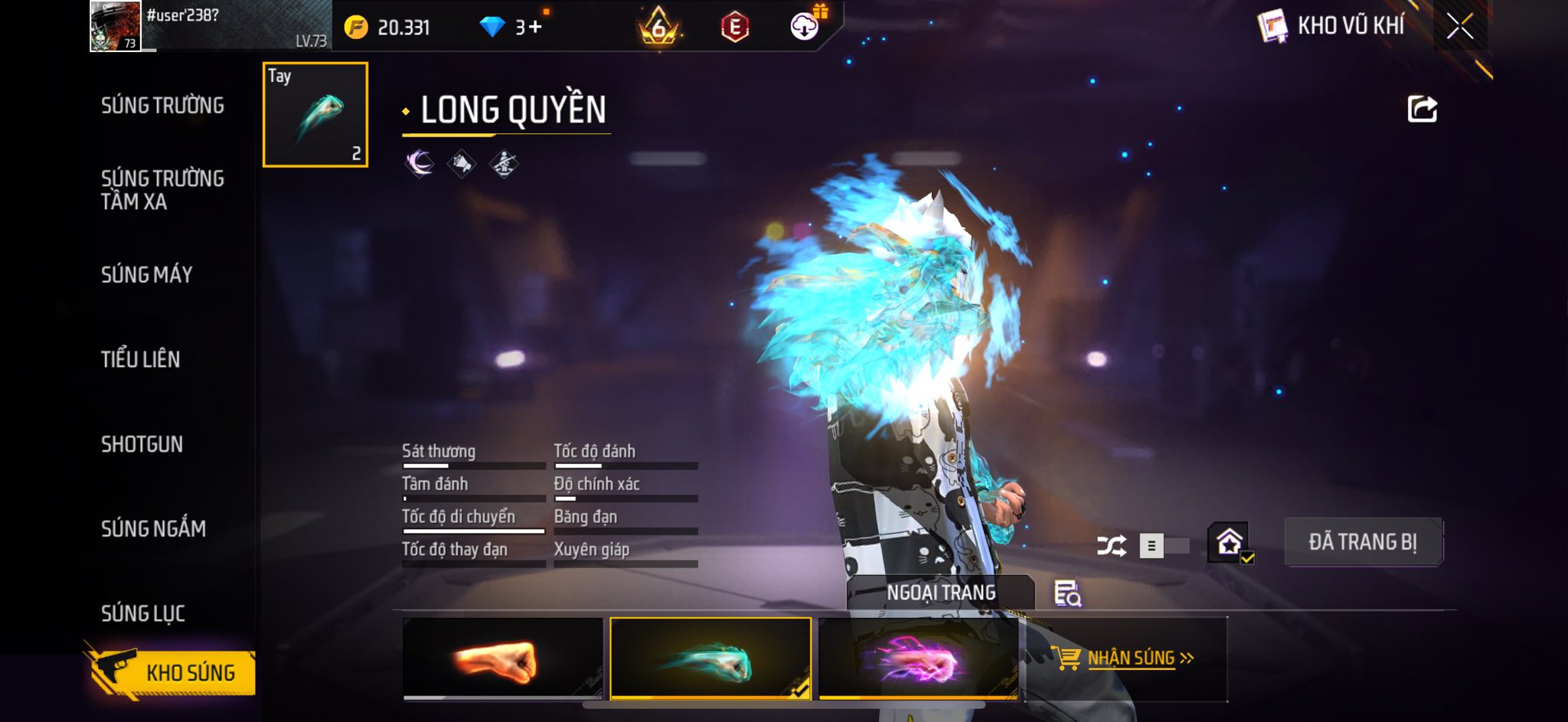Click the Đã Trang Bị button
1568x722 pixels.
pyautogui.click(x=1363, y=542)
